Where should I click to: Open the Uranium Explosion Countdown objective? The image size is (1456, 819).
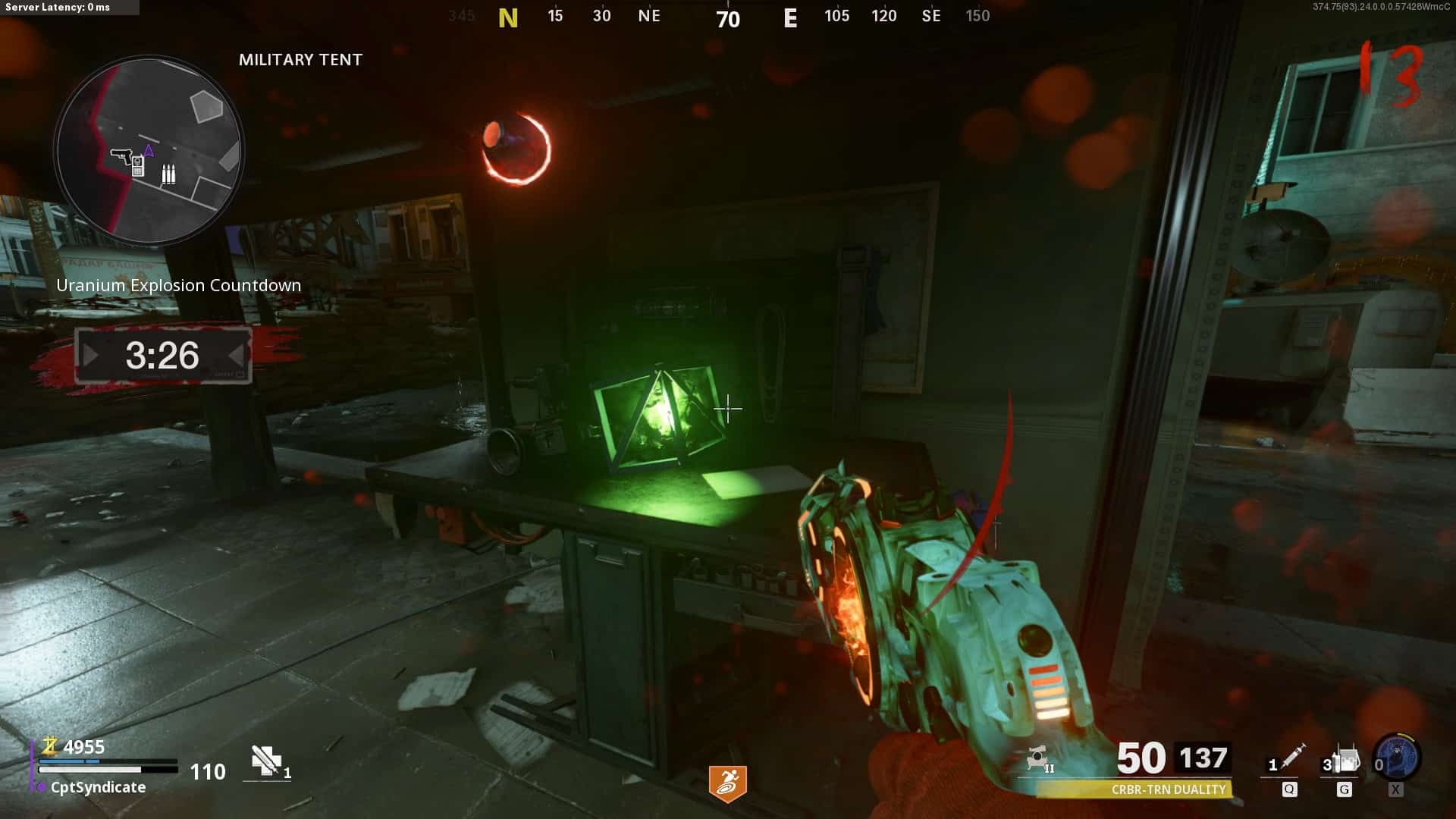tap(179, 285)
